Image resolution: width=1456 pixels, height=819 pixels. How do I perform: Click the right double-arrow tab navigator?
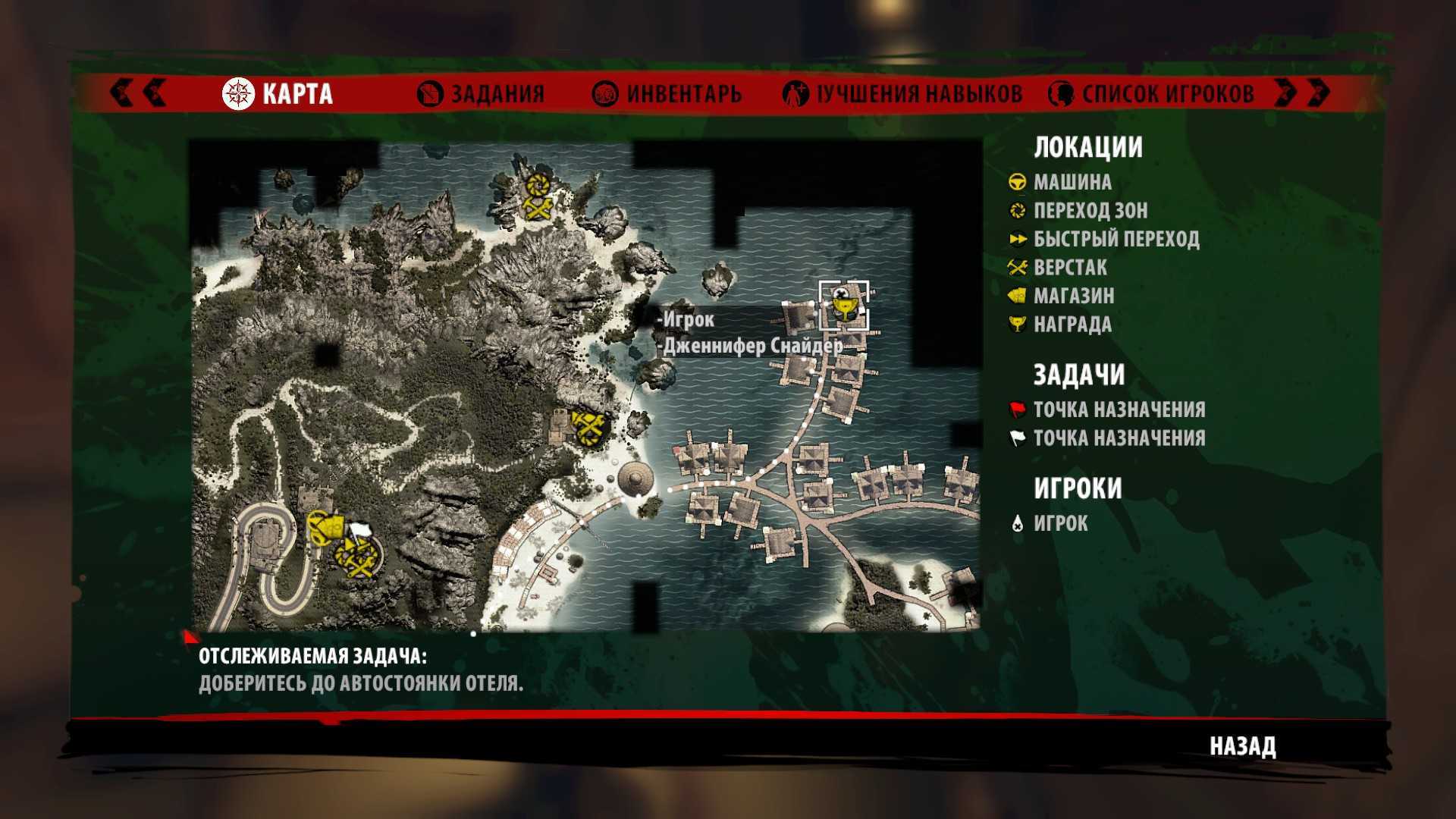click(x=1301, y=93)
